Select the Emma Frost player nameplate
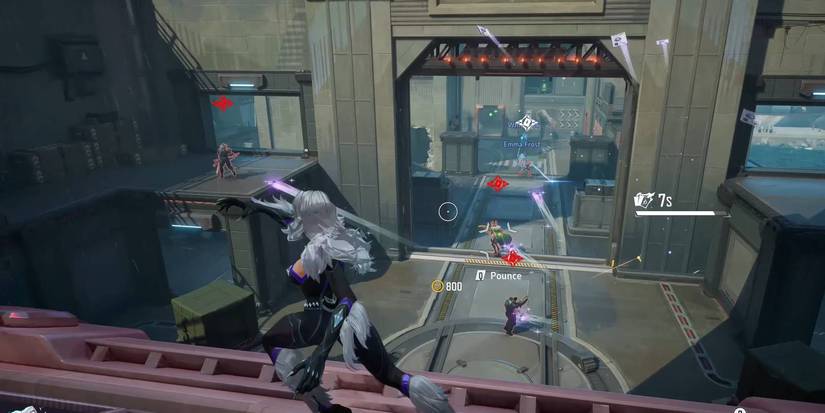Screen dimensions: 825x413 click(x=522, y=144)
